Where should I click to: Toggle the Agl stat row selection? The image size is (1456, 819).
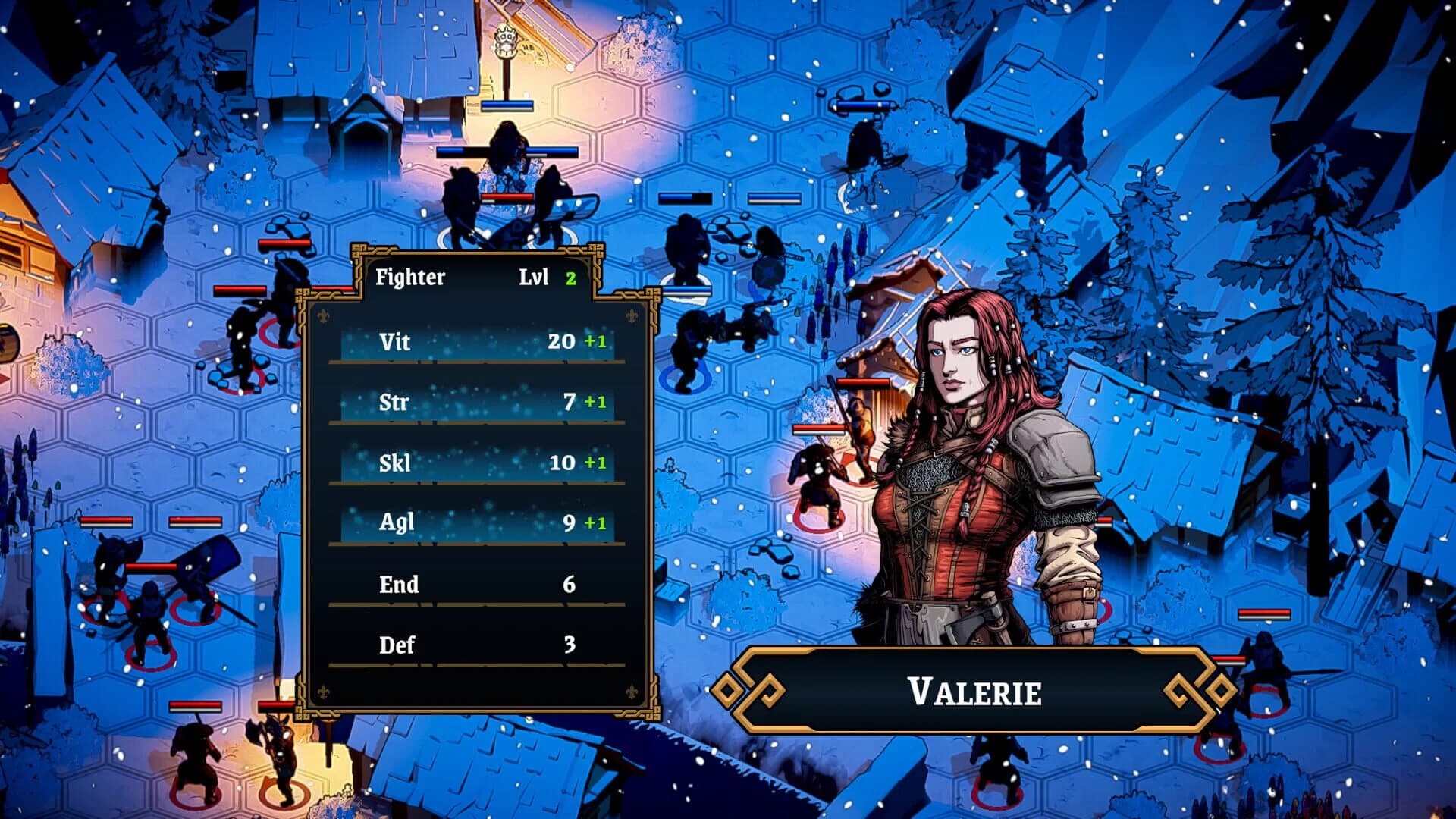tap(478, 523)
